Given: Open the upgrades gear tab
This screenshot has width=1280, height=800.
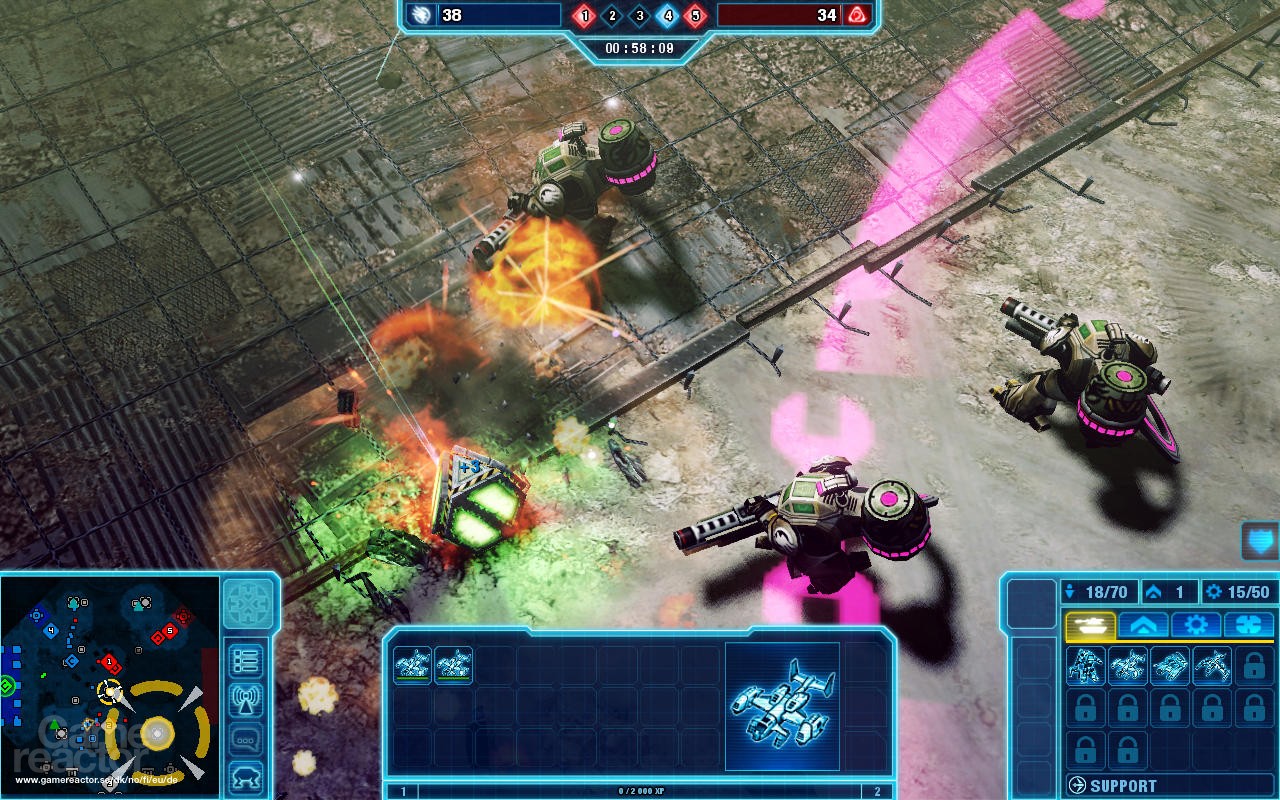Looking at the screenshot, I should 1195,624.
